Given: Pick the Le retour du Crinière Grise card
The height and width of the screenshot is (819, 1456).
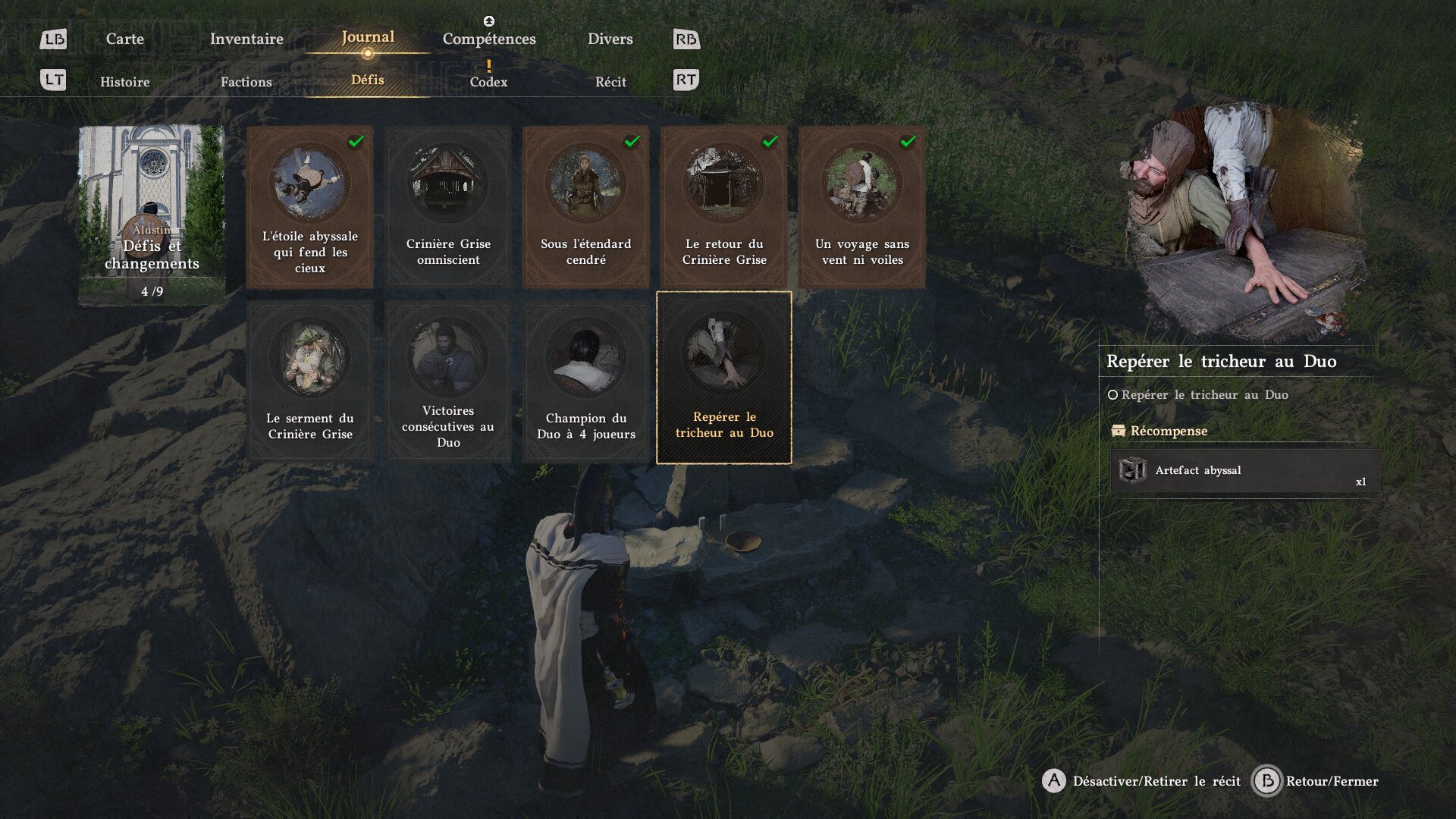Looking at the screenshot, I should pos(723,206).
